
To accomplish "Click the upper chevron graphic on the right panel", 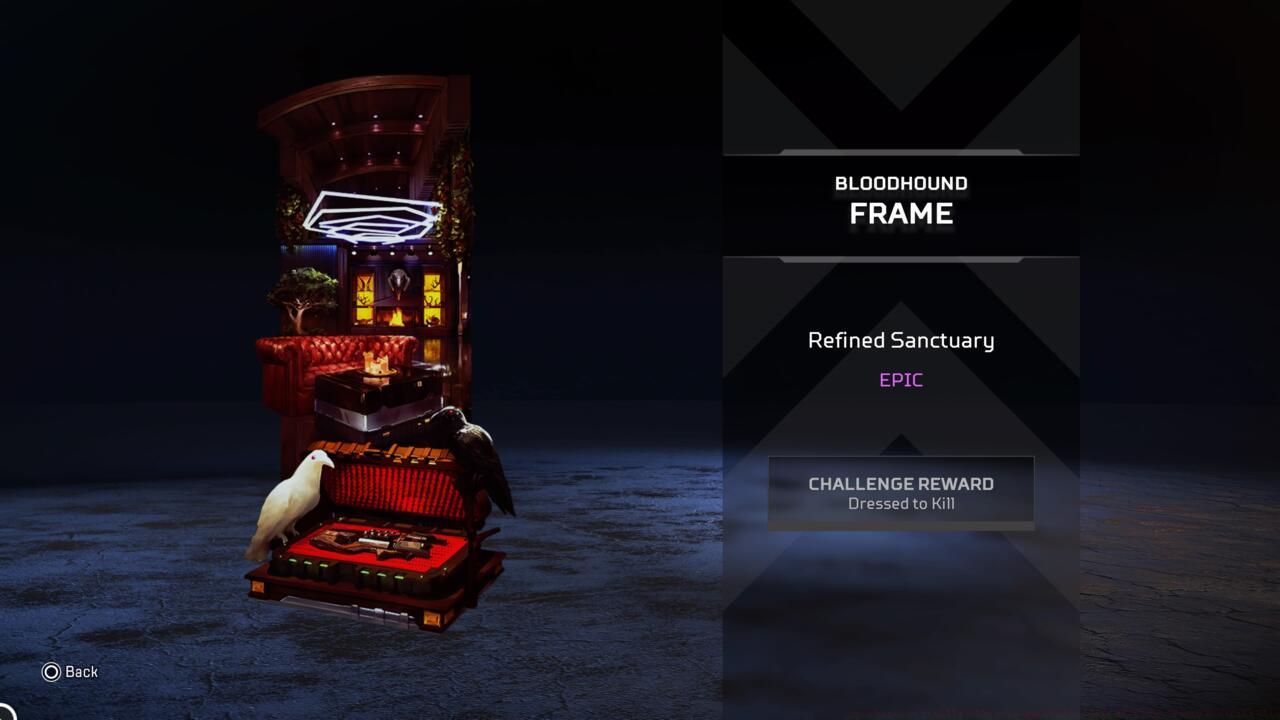I will point(899,70).
